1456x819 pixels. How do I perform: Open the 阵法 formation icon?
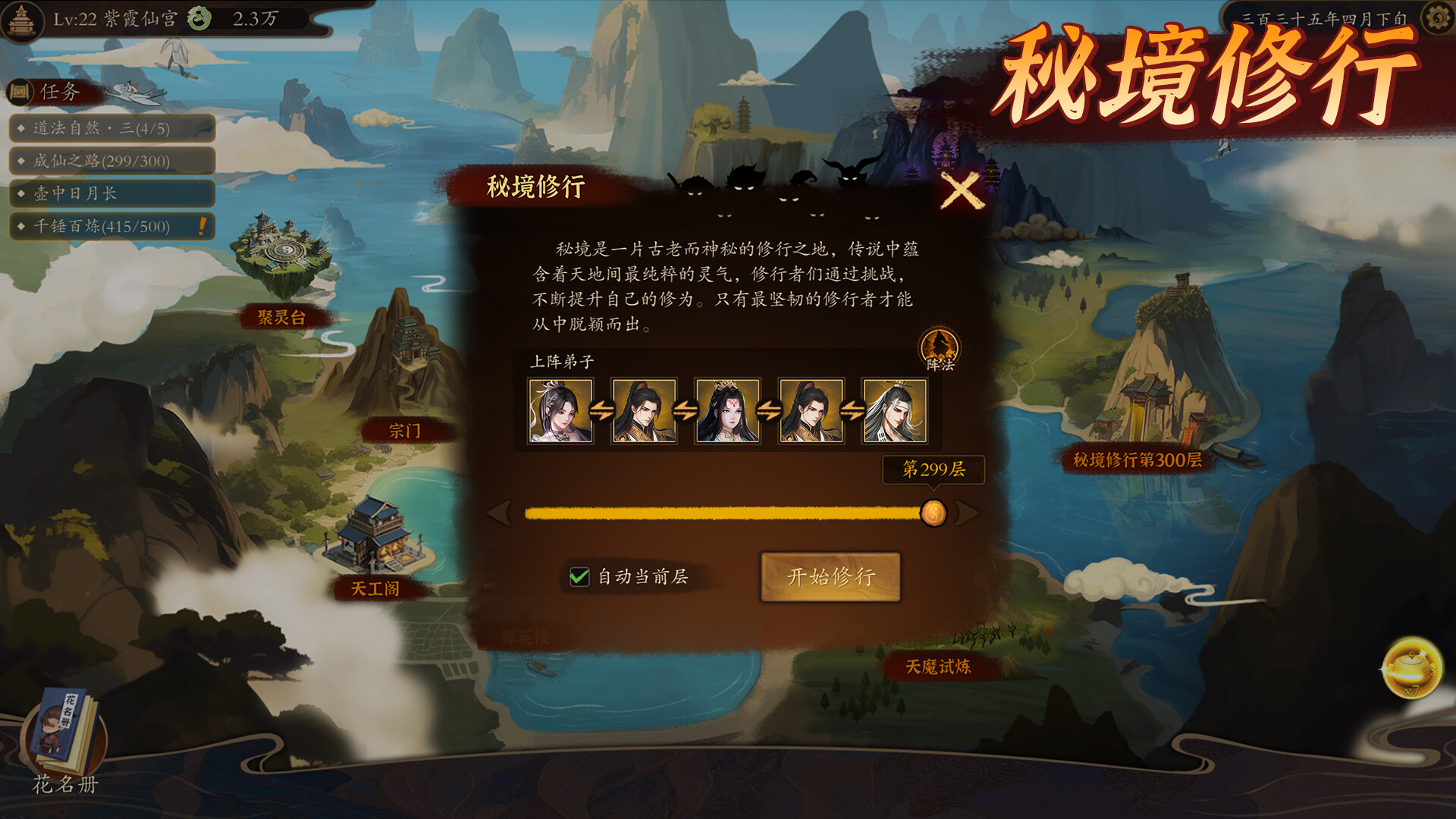[x=940, y=350]
